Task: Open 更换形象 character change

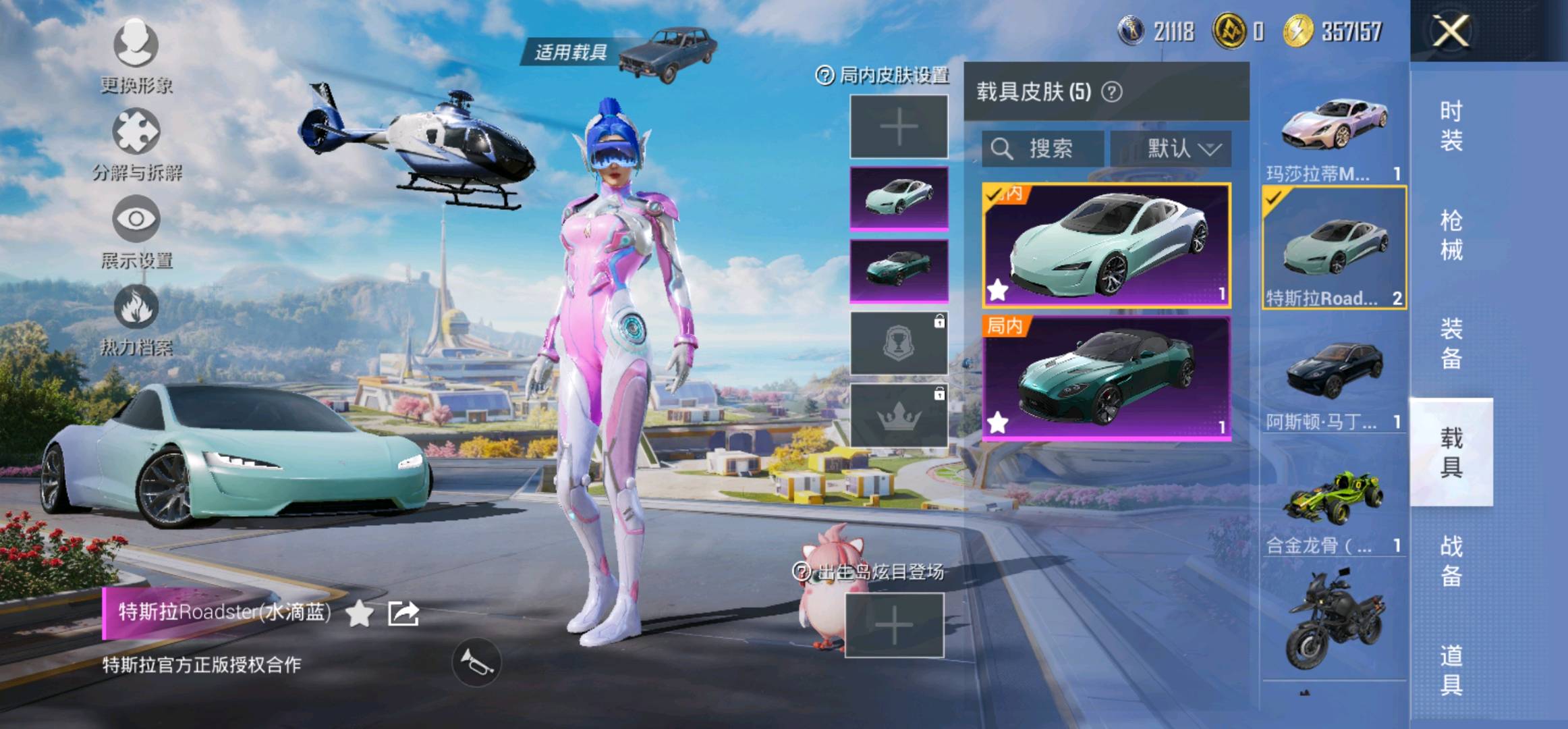Action: (x=136, y=55)
